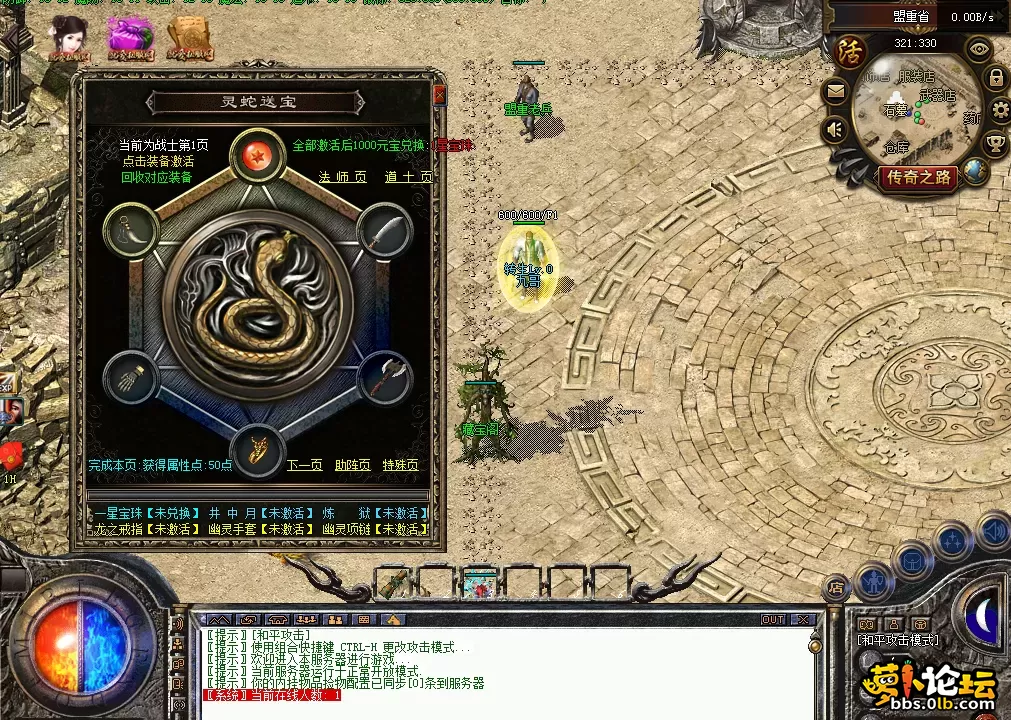This screenshot has width=1011, height=720.
Task: Close the 灵蛇送宝 panel
Action: click(x=439, y=96)
